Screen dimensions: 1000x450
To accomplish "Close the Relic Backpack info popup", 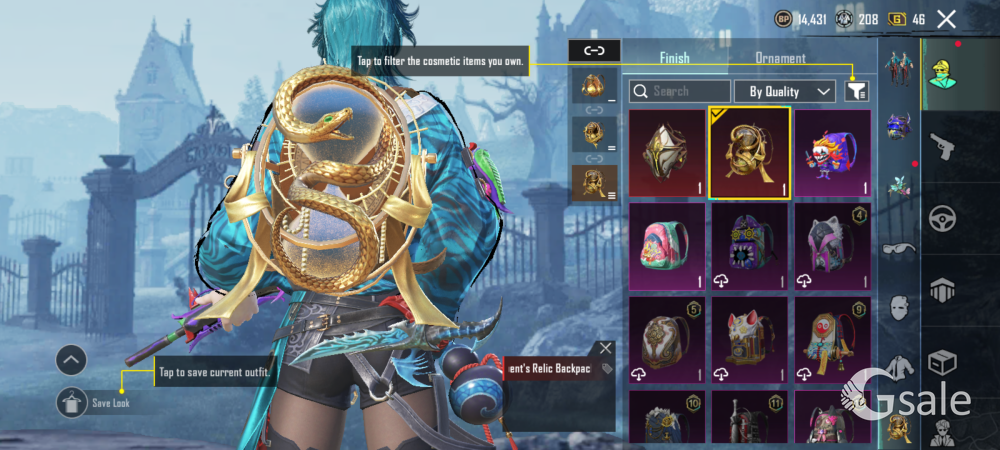I will tap(605, 348).
